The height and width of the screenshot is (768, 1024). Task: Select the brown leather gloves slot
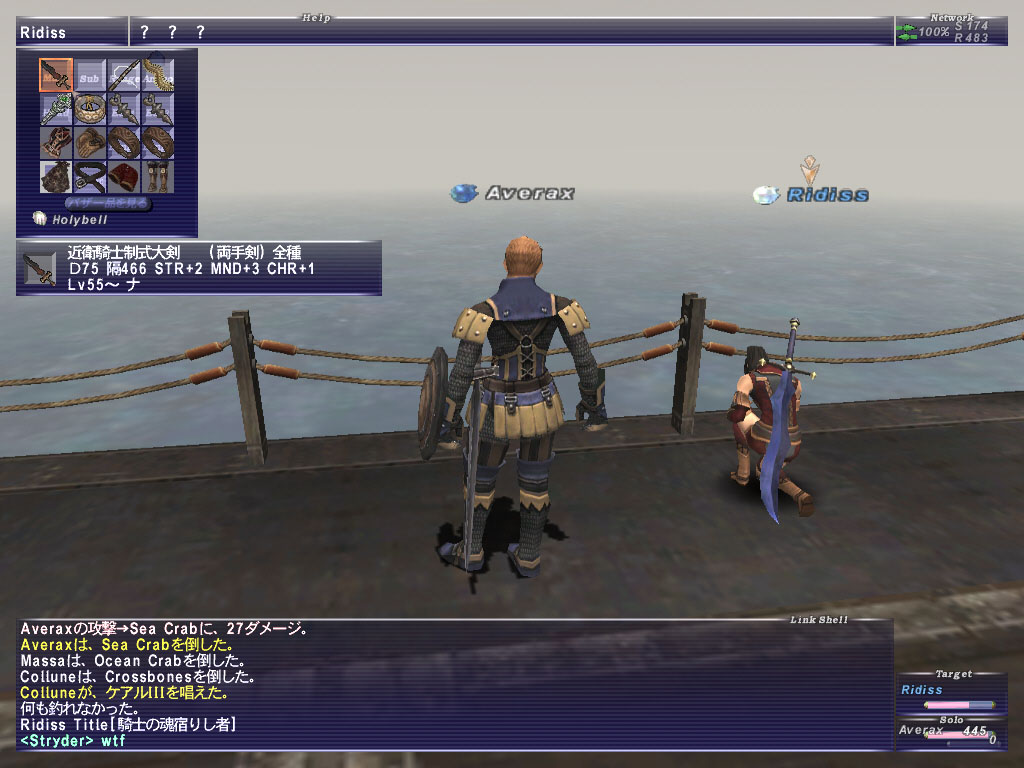tap(90, 143)
